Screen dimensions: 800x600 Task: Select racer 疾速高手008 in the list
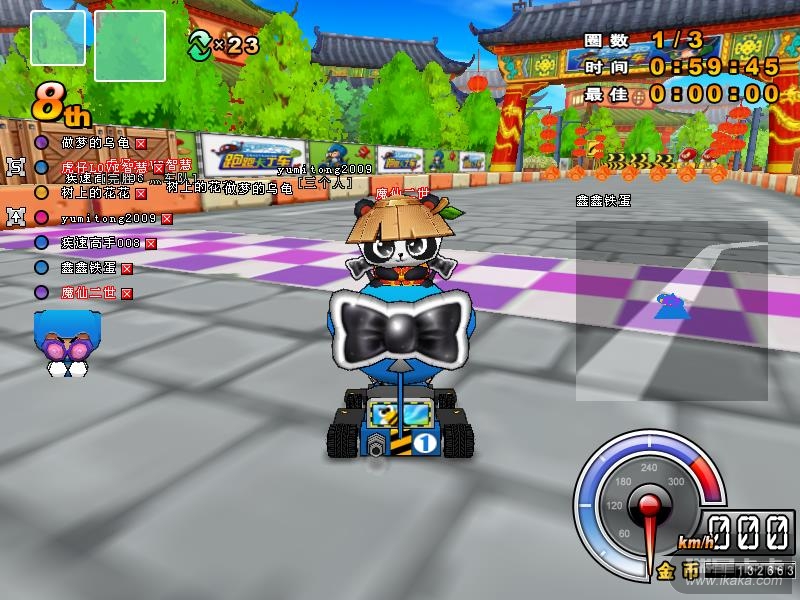tap(100, 242)
